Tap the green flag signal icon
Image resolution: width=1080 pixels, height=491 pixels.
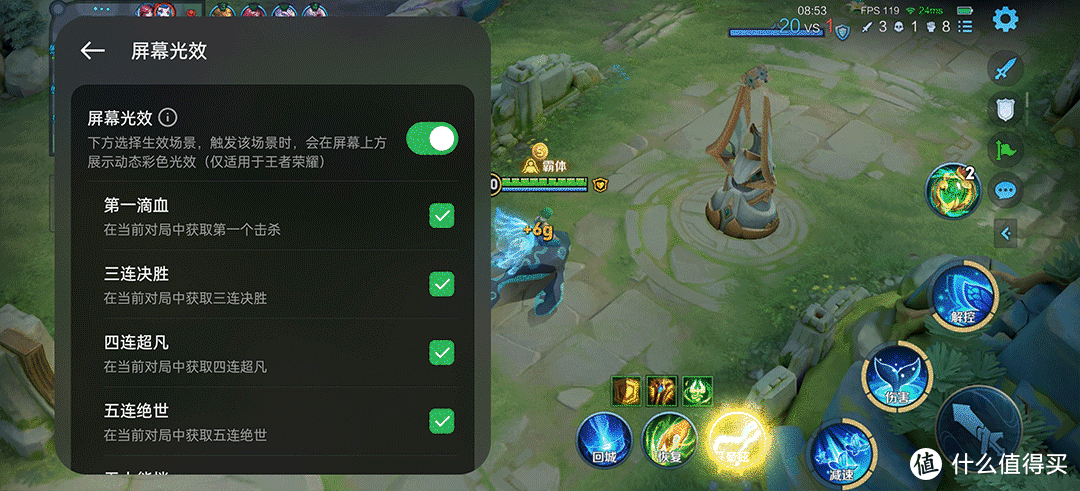click(x=1005, y=149)
